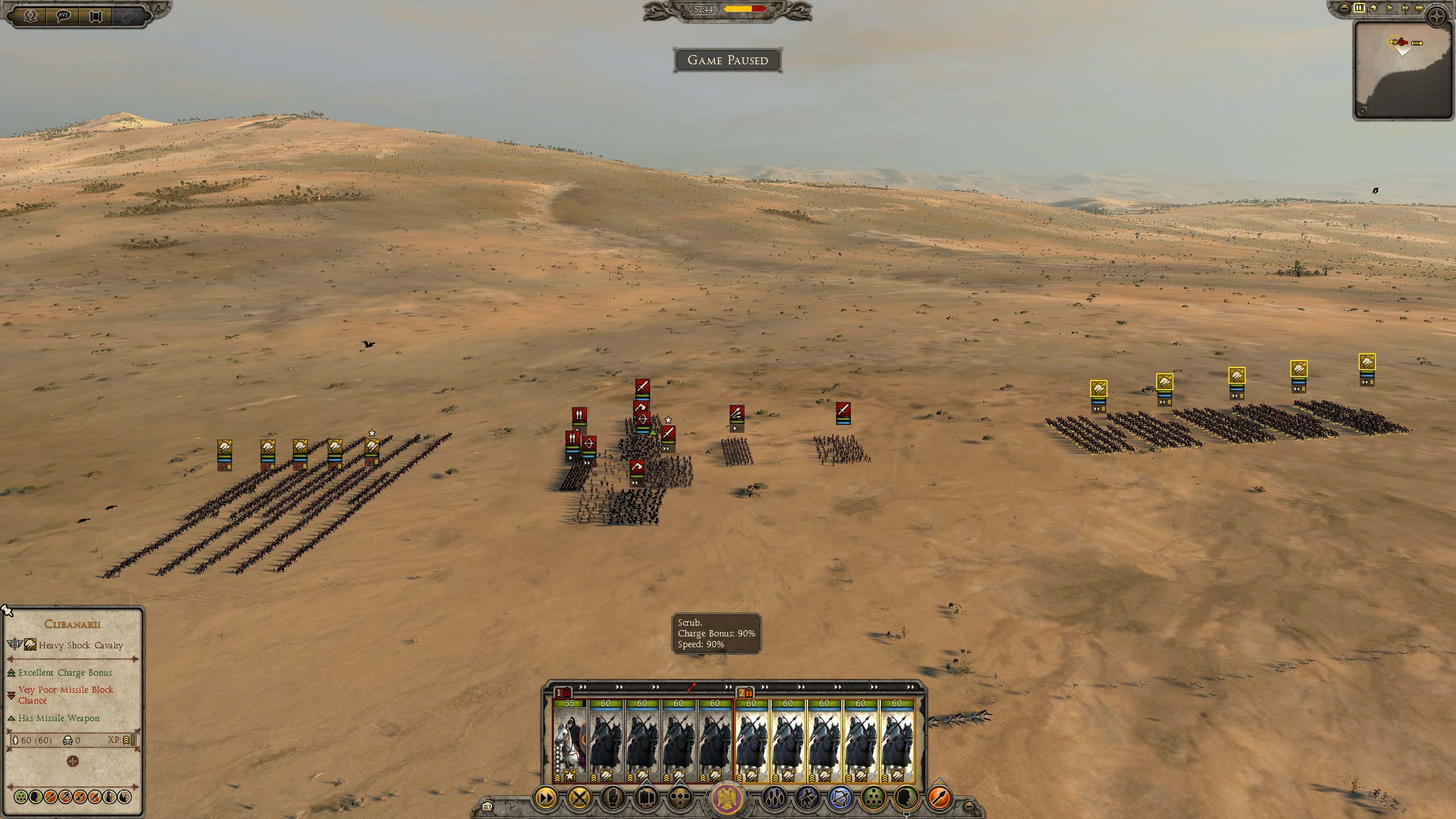Select the group 1 lock tab
This screenshot has width=1456, height=819.
tap(563, 692)
